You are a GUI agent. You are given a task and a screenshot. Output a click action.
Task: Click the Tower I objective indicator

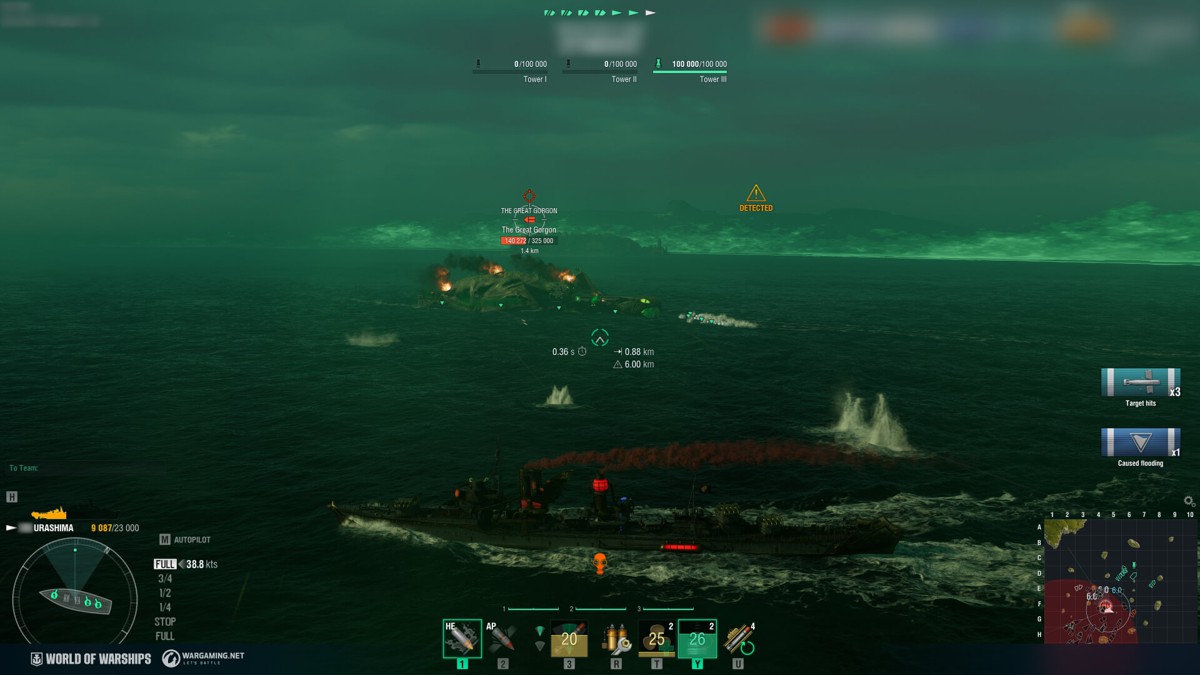point(510,69)
